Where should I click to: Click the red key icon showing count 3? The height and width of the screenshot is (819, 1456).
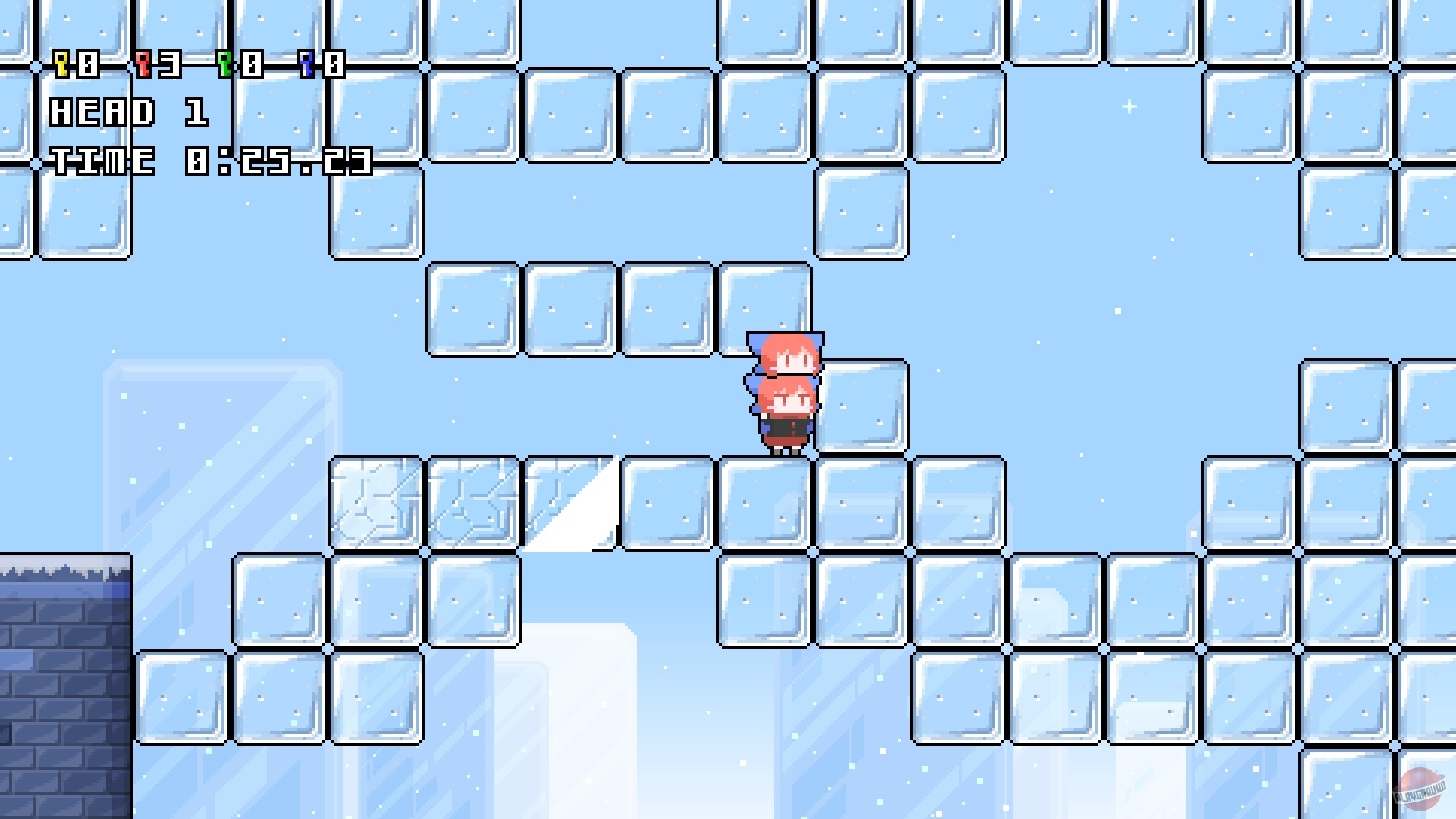pos(143,64)
